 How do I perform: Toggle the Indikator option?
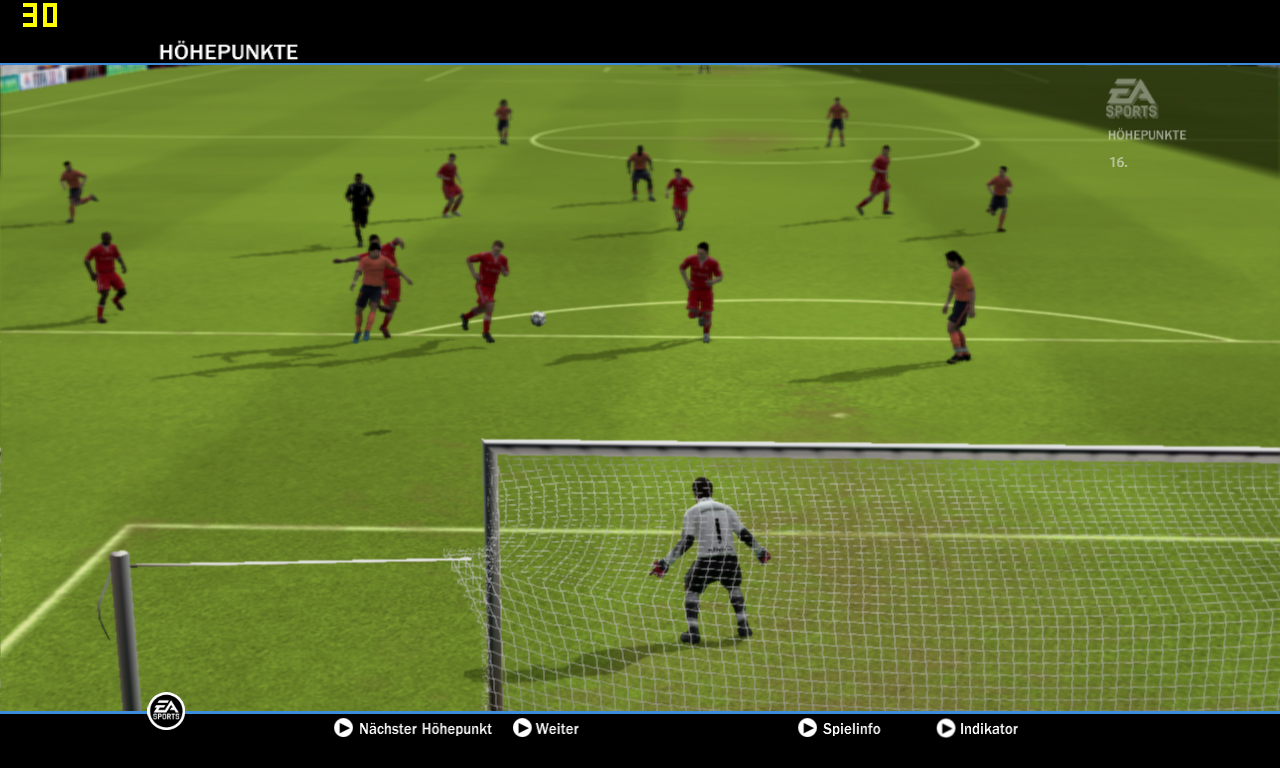click(977, 729)
